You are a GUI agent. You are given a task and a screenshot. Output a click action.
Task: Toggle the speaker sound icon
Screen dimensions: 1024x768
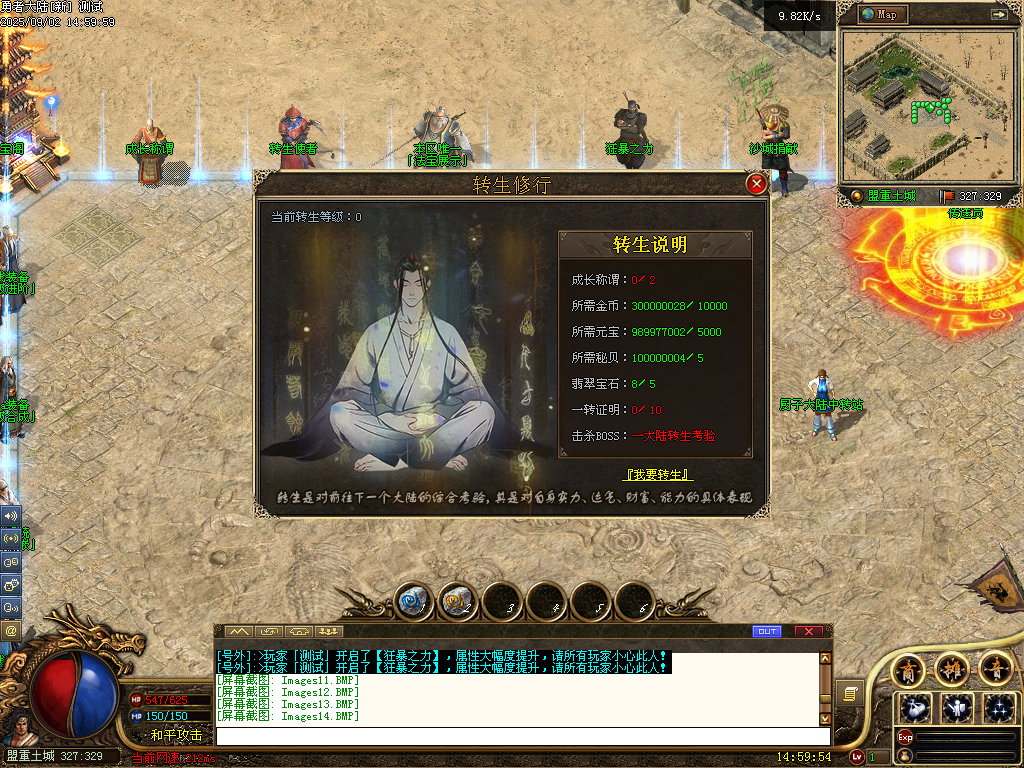tap(11, 516)
